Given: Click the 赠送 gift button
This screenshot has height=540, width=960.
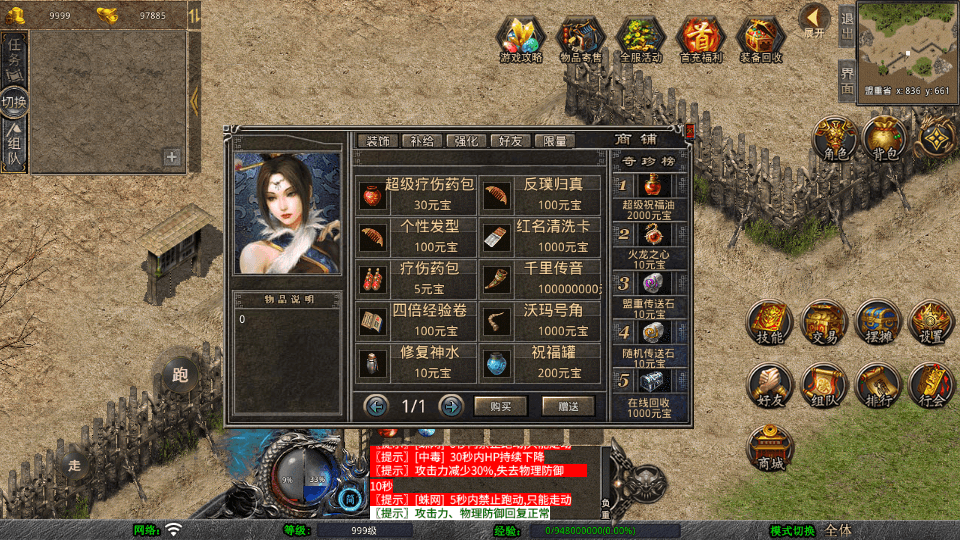Looking at the screenshot, I should [x=568, y=406].
